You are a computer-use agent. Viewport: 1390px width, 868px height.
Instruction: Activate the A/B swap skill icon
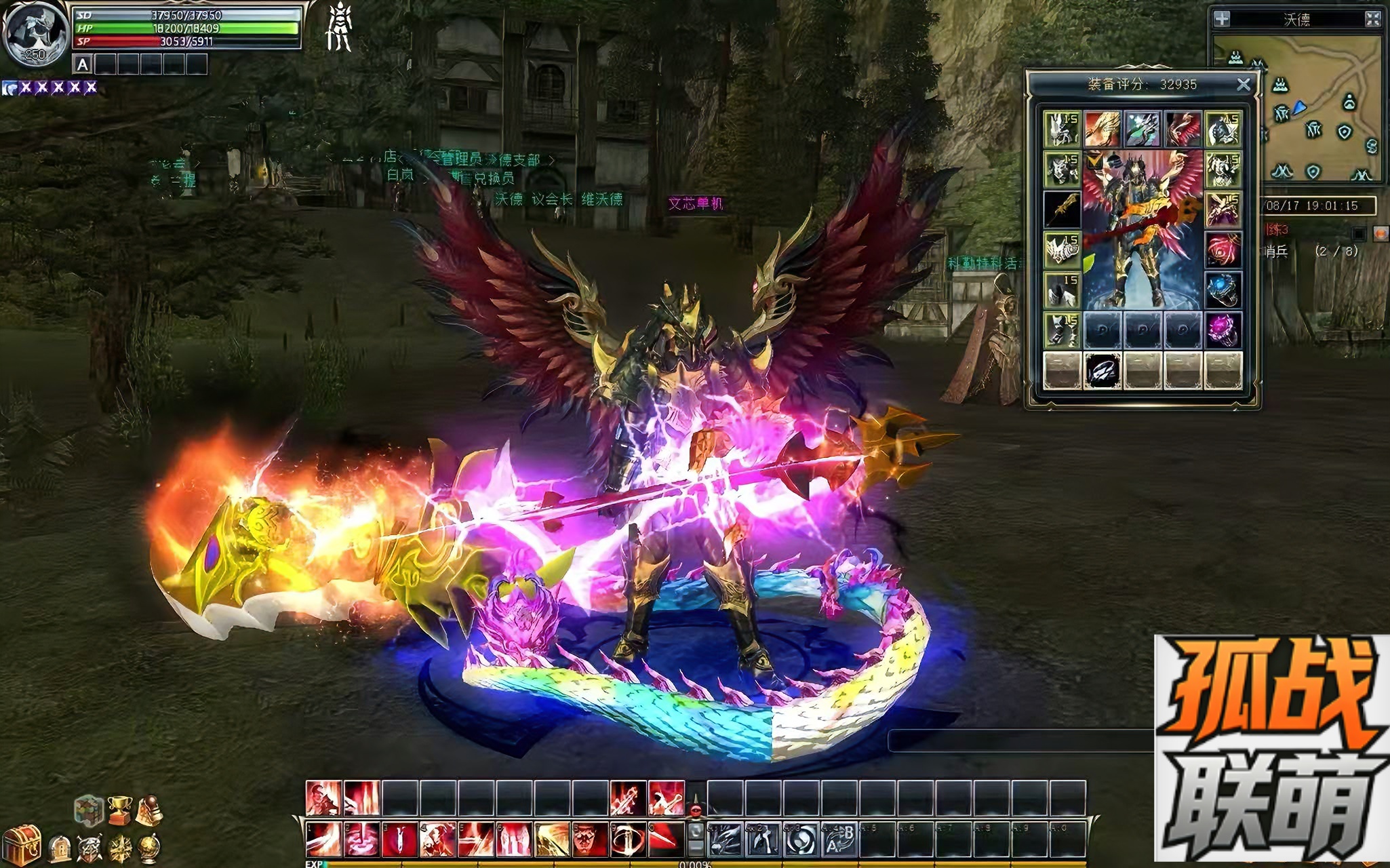(x=839, y=840)
